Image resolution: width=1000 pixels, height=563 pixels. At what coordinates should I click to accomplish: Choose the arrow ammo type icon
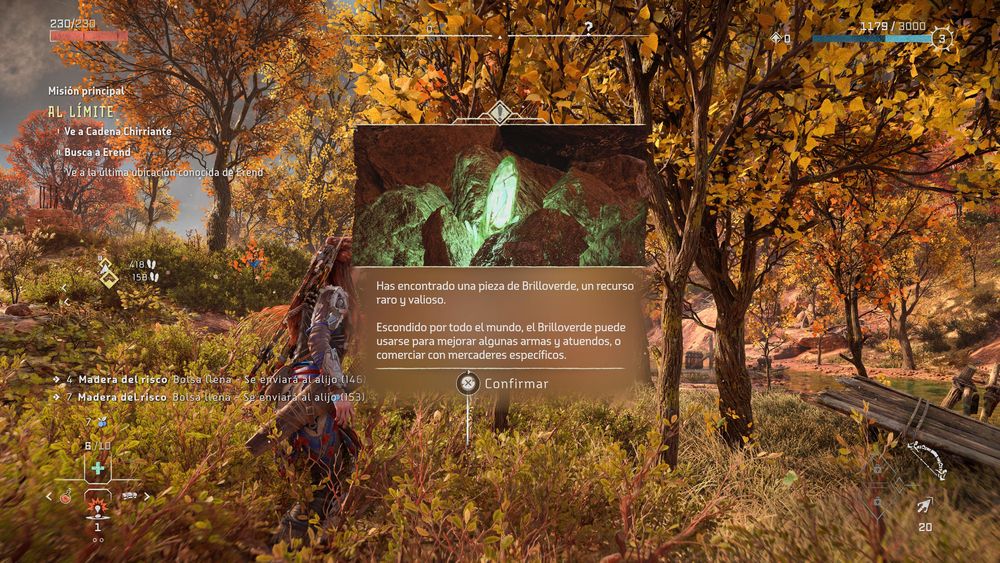click(x=924, y=506)
